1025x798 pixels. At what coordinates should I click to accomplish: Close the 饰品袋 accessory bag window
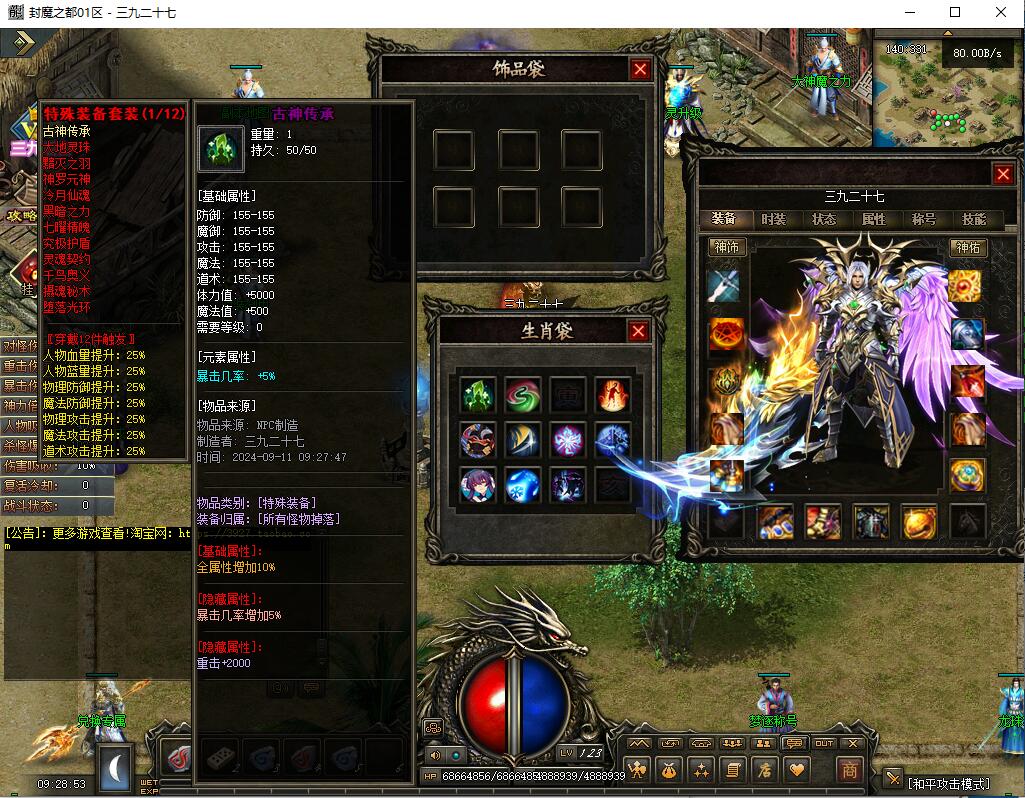[640, 69]
